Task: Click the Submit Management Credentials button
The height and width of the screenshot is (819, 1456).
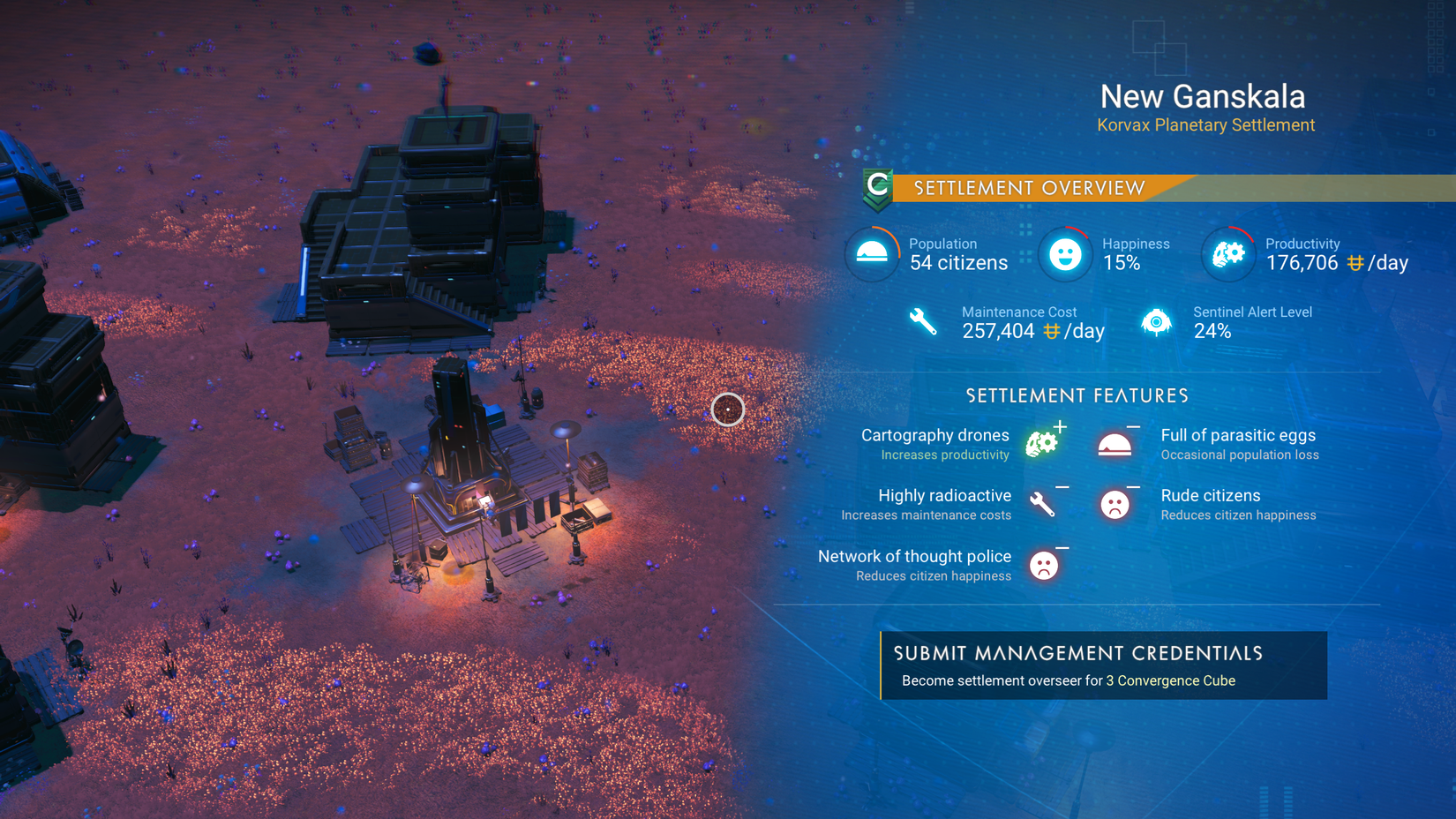Action: pyautogui.click(x=1077, y=654)
